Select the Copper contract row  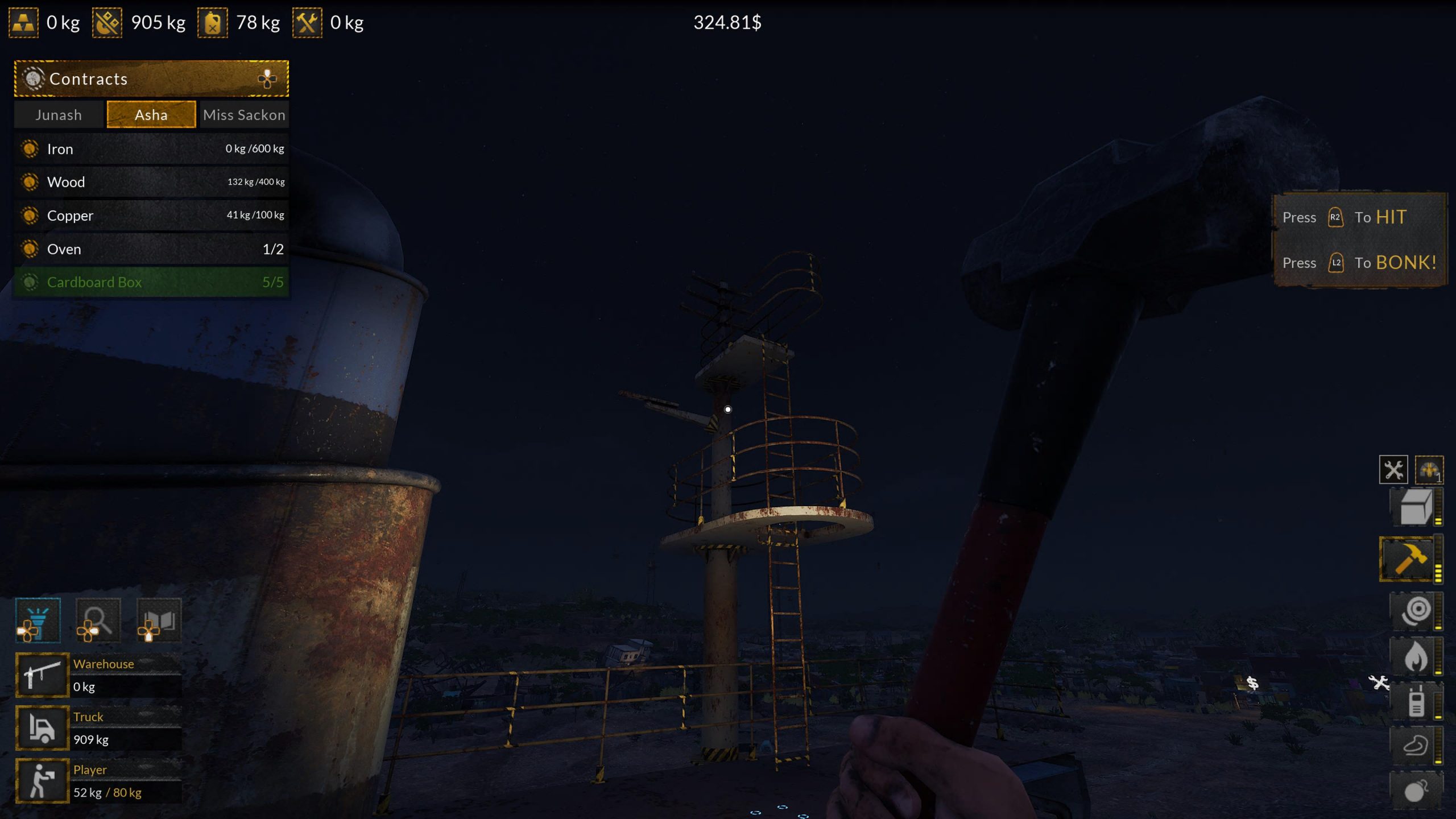click(x=151, y=216)
